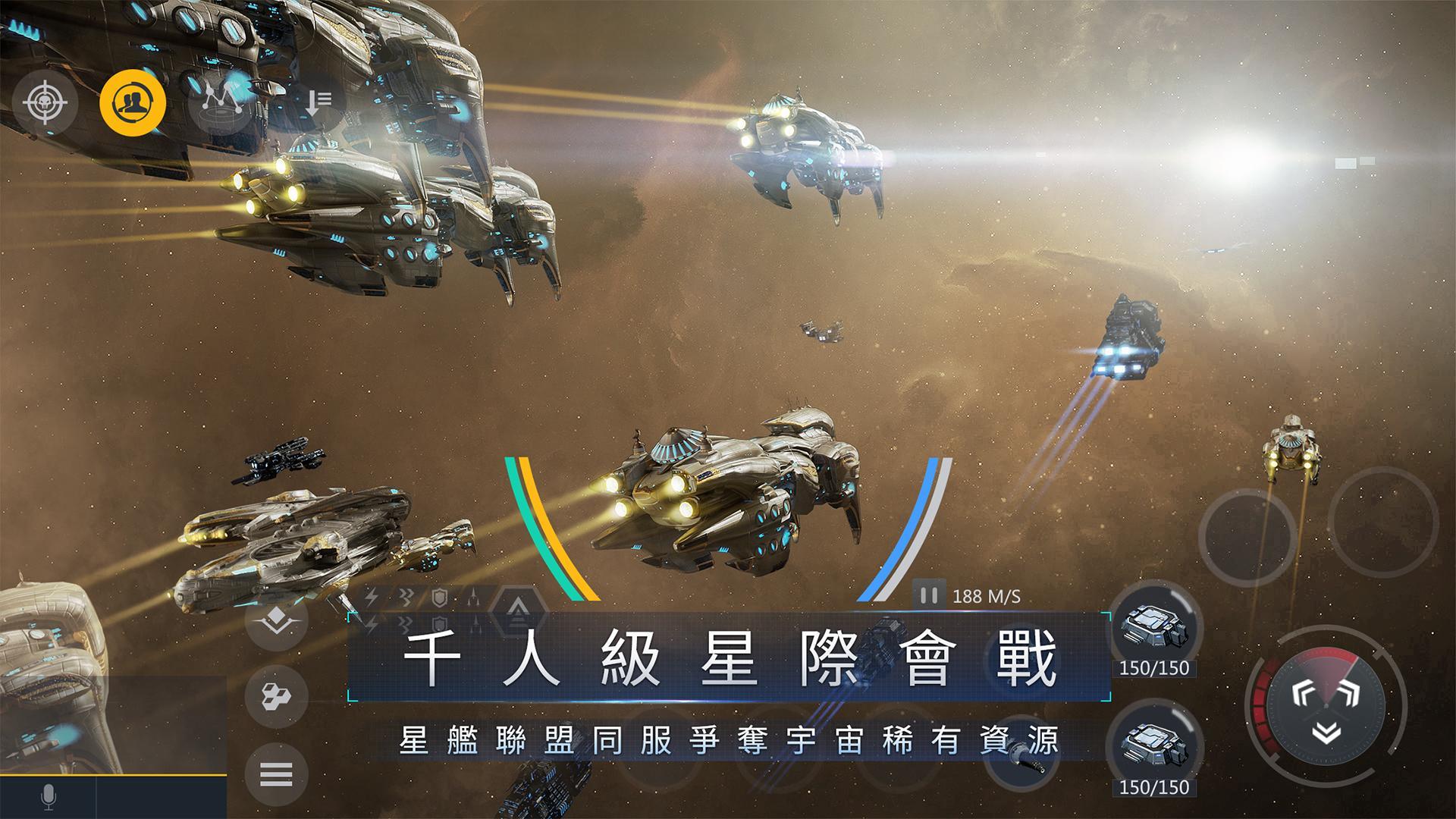Tap the double-chevron expander on the fire dial
1456x819 pixels.
tap(1326, 730)
